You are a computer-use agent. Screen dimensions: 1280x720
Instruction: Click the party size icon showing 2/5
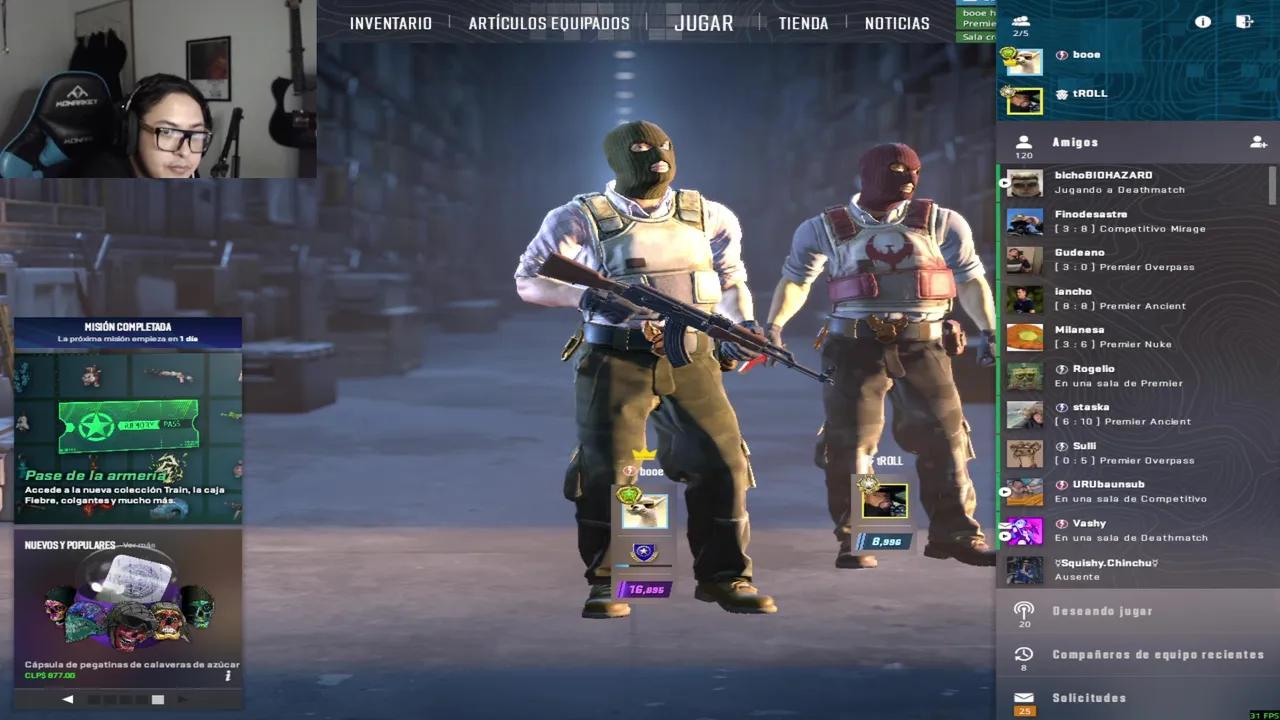pyautogui.click(x=1020, y=22)
